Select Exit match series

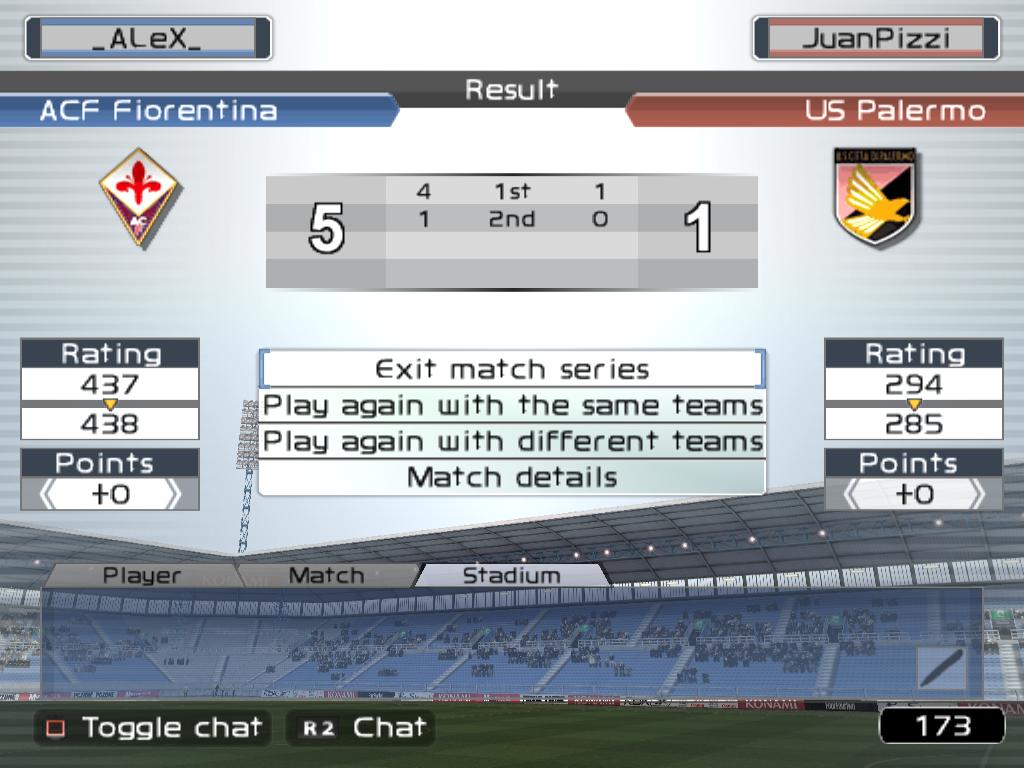512,369
